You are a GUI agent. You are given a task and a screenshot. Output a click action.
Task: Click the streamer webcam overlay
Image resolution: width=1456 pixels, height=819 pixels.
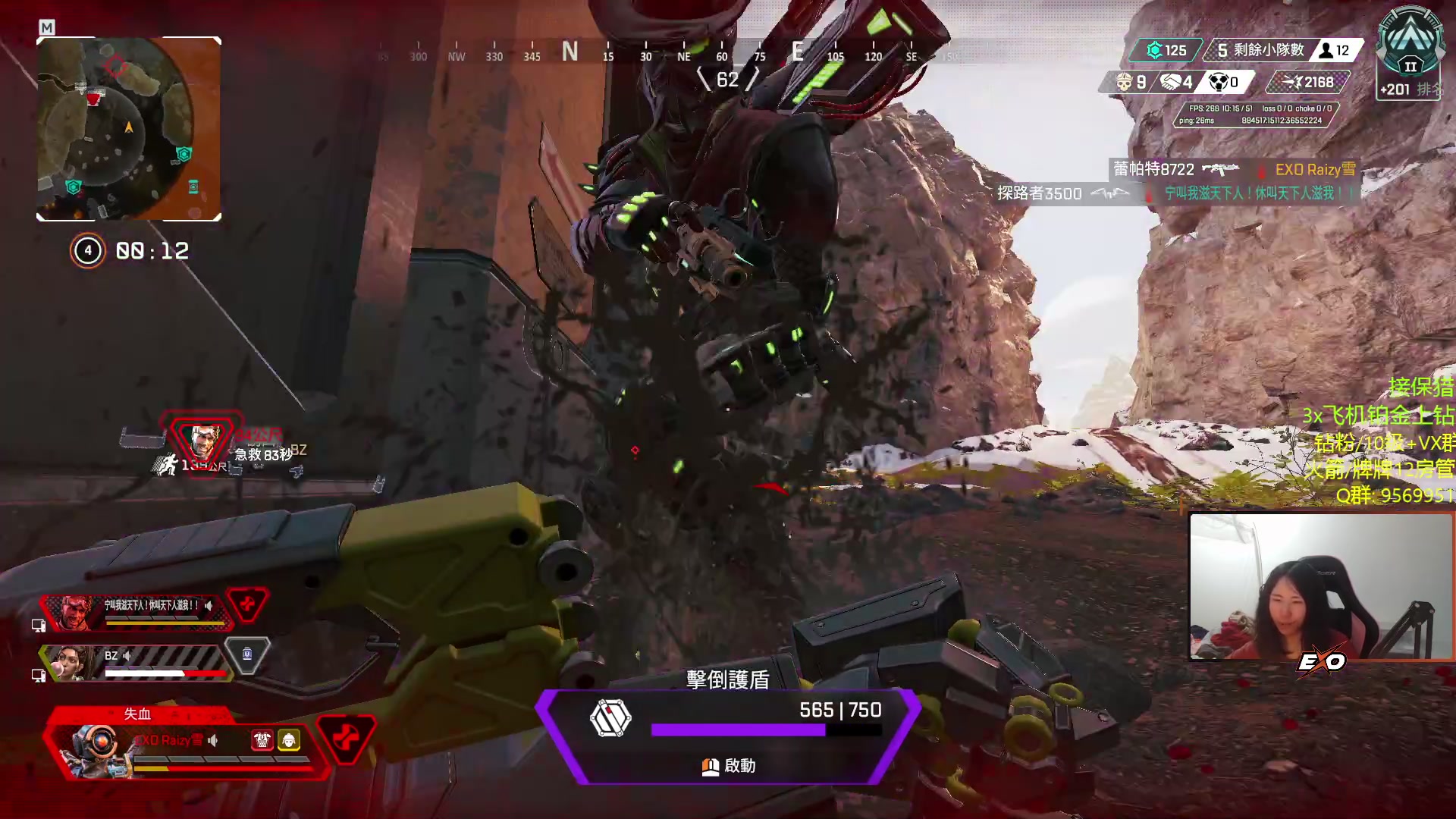(1321, 585)
